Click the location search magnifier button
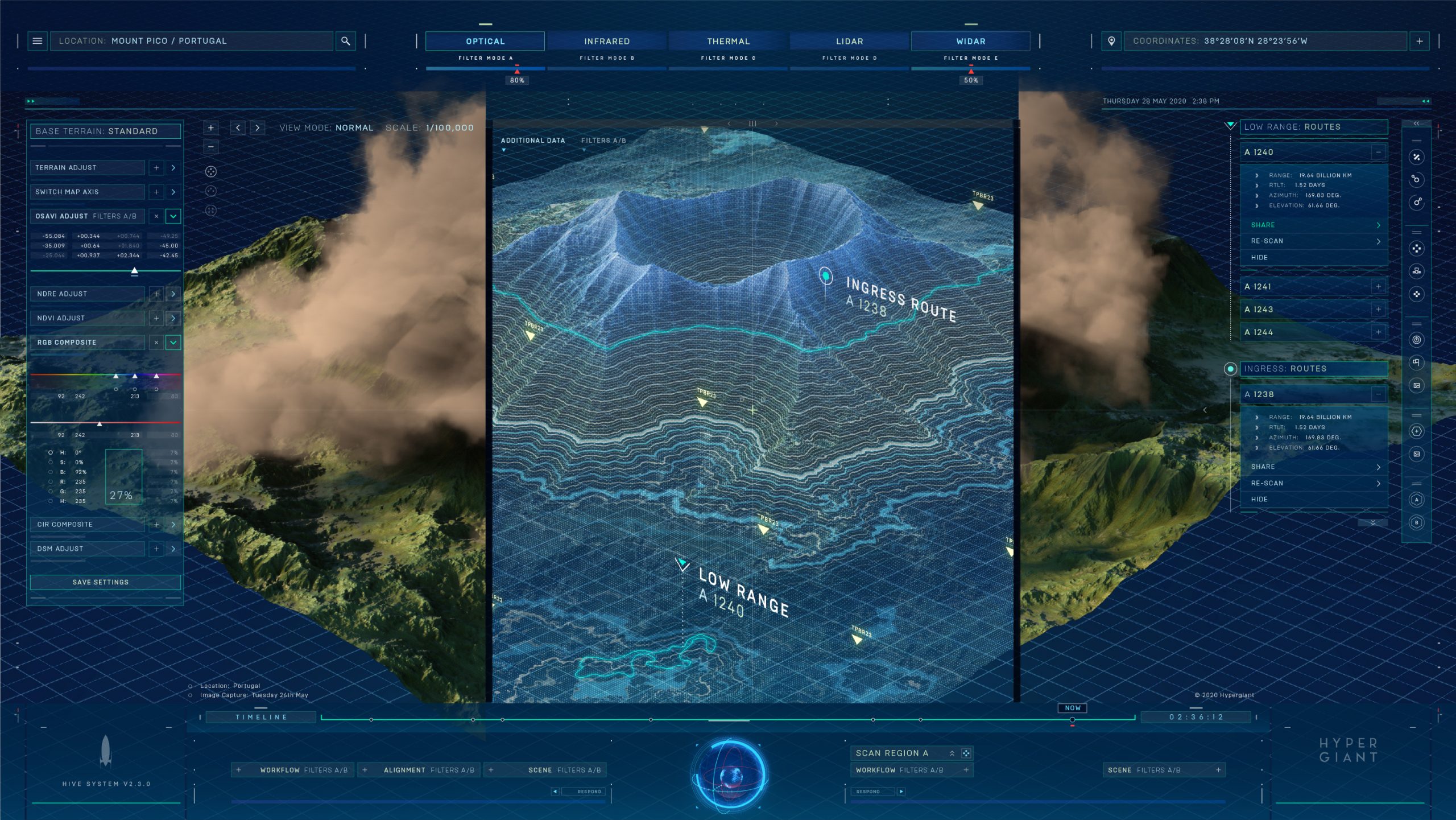Viewport: 1456px width, 820px height. point(345,41)
